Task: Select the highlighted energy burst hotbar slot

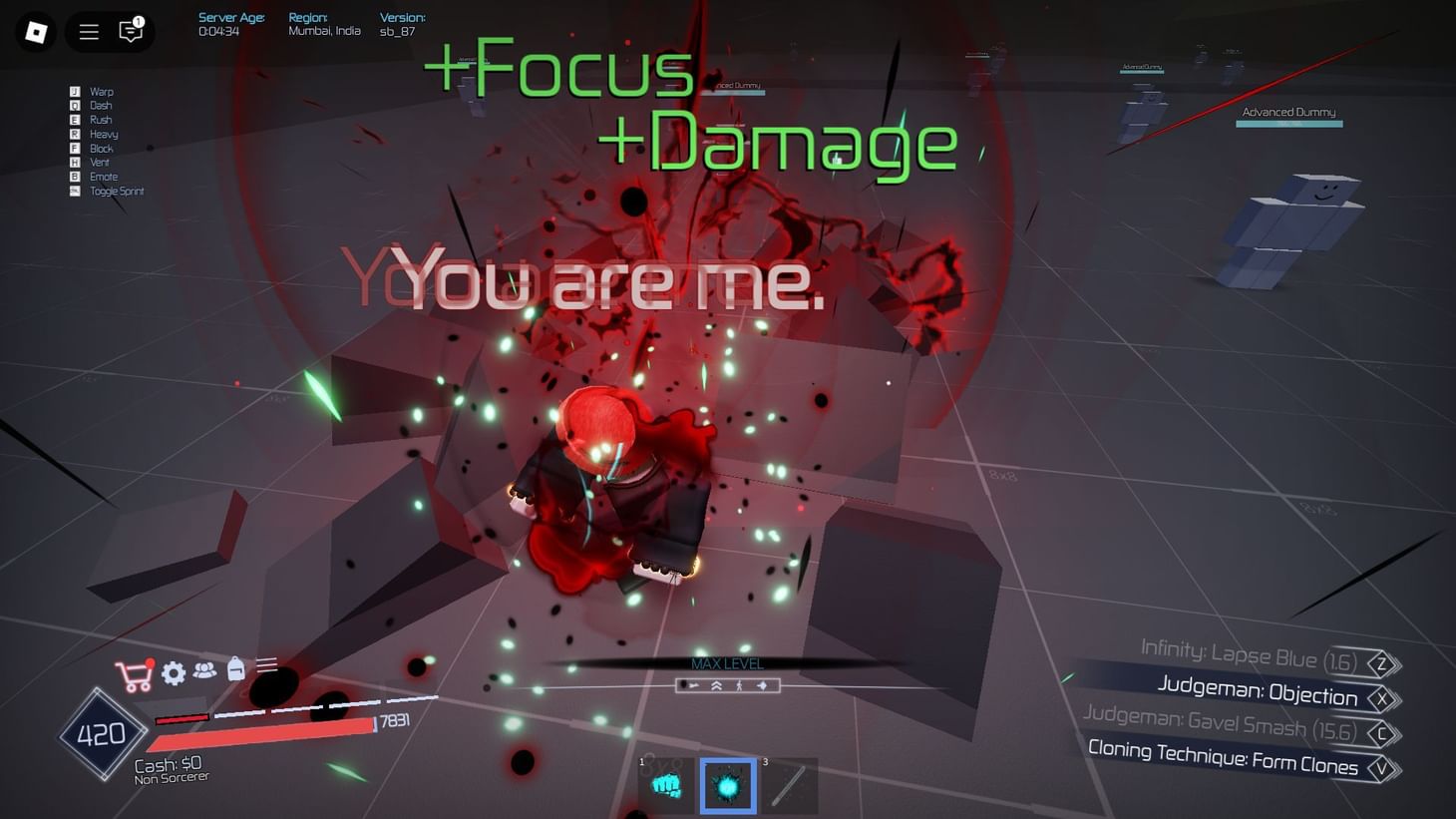Action: (x=728, y=786)
